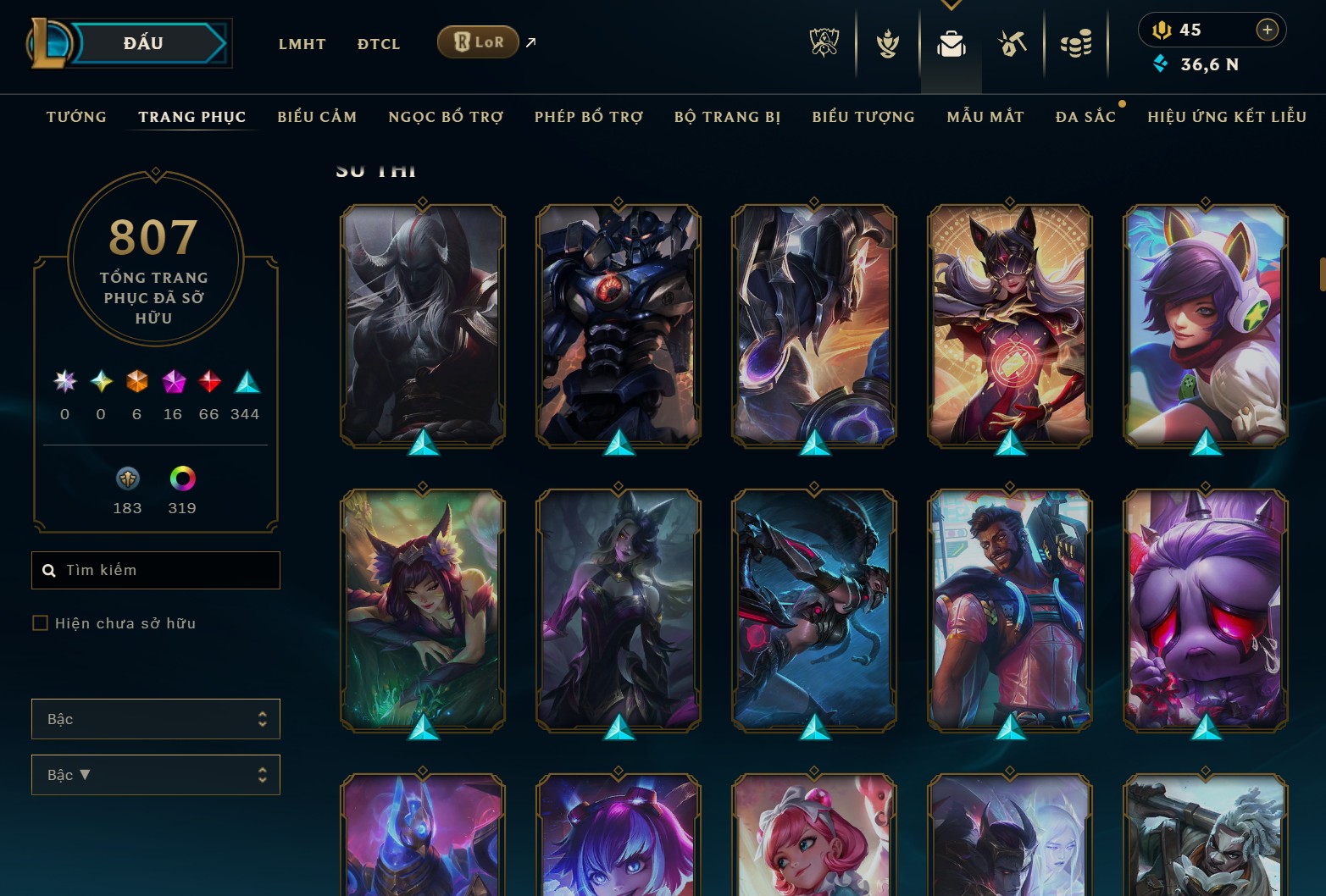Open the Bậc sort order dropdown

(x=156, y=774)
